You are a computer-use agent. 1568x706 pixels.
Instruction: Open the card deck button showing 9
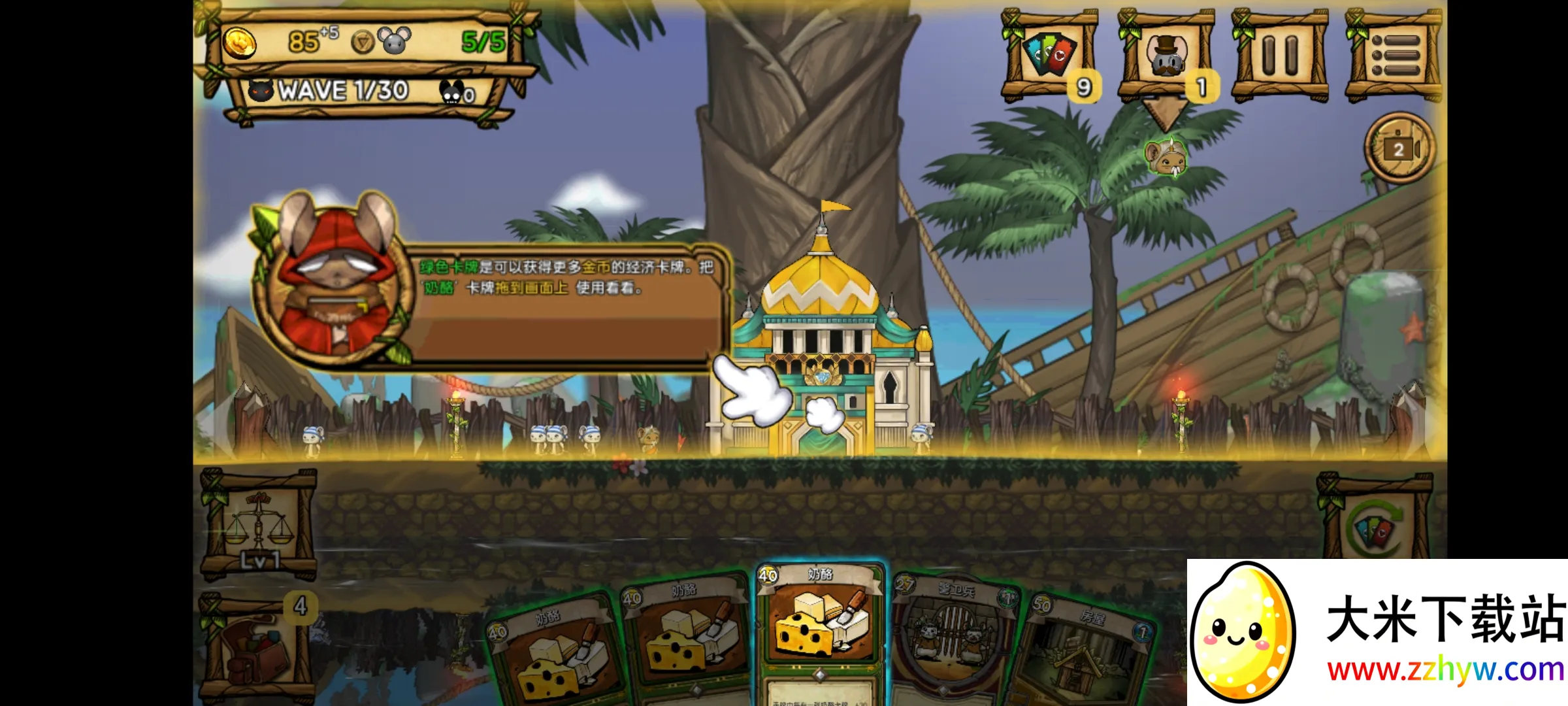point(1049,55)
